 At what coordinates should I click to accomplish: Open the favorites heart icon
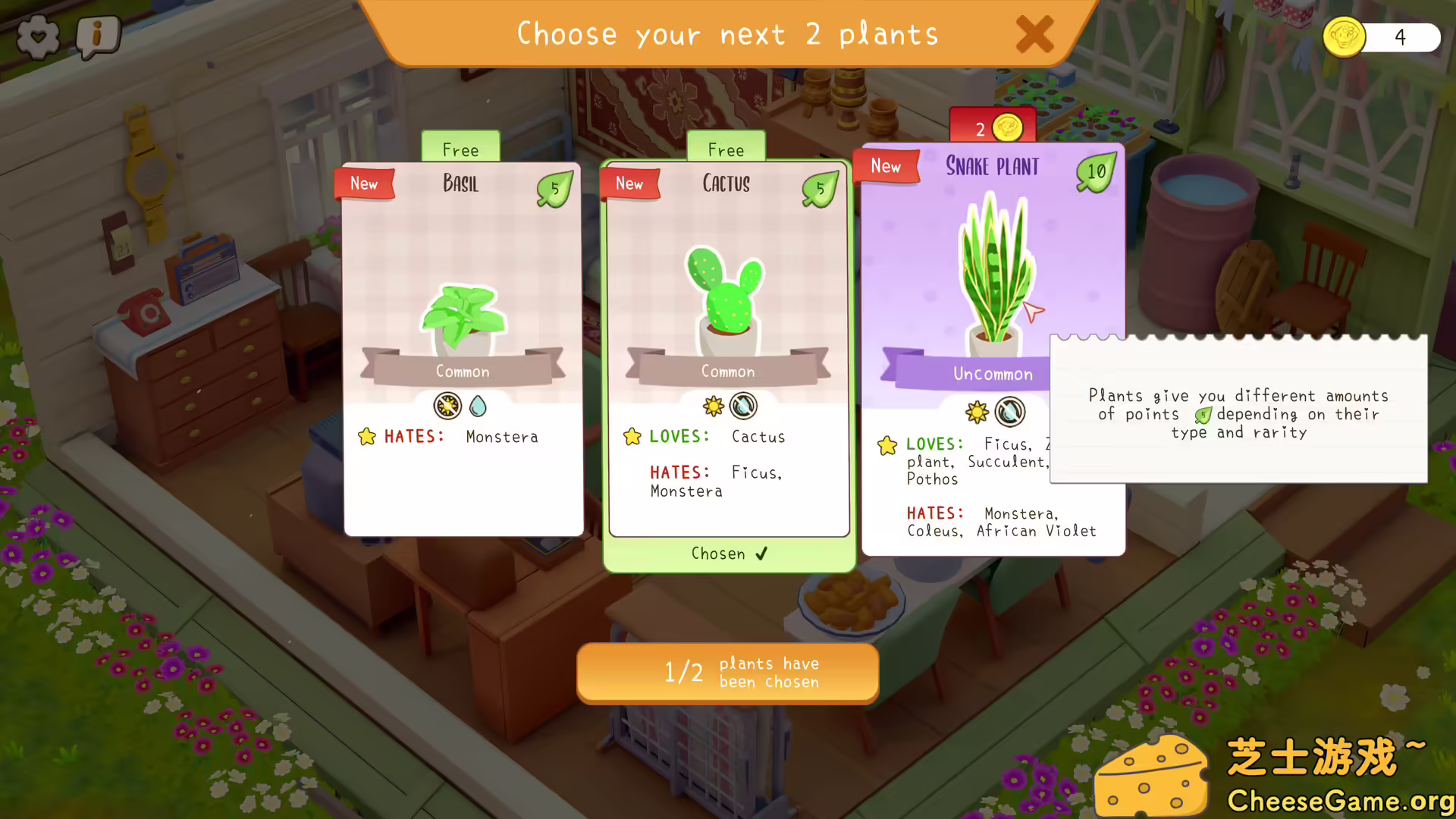pyautogui.click(x=37, y=36)
